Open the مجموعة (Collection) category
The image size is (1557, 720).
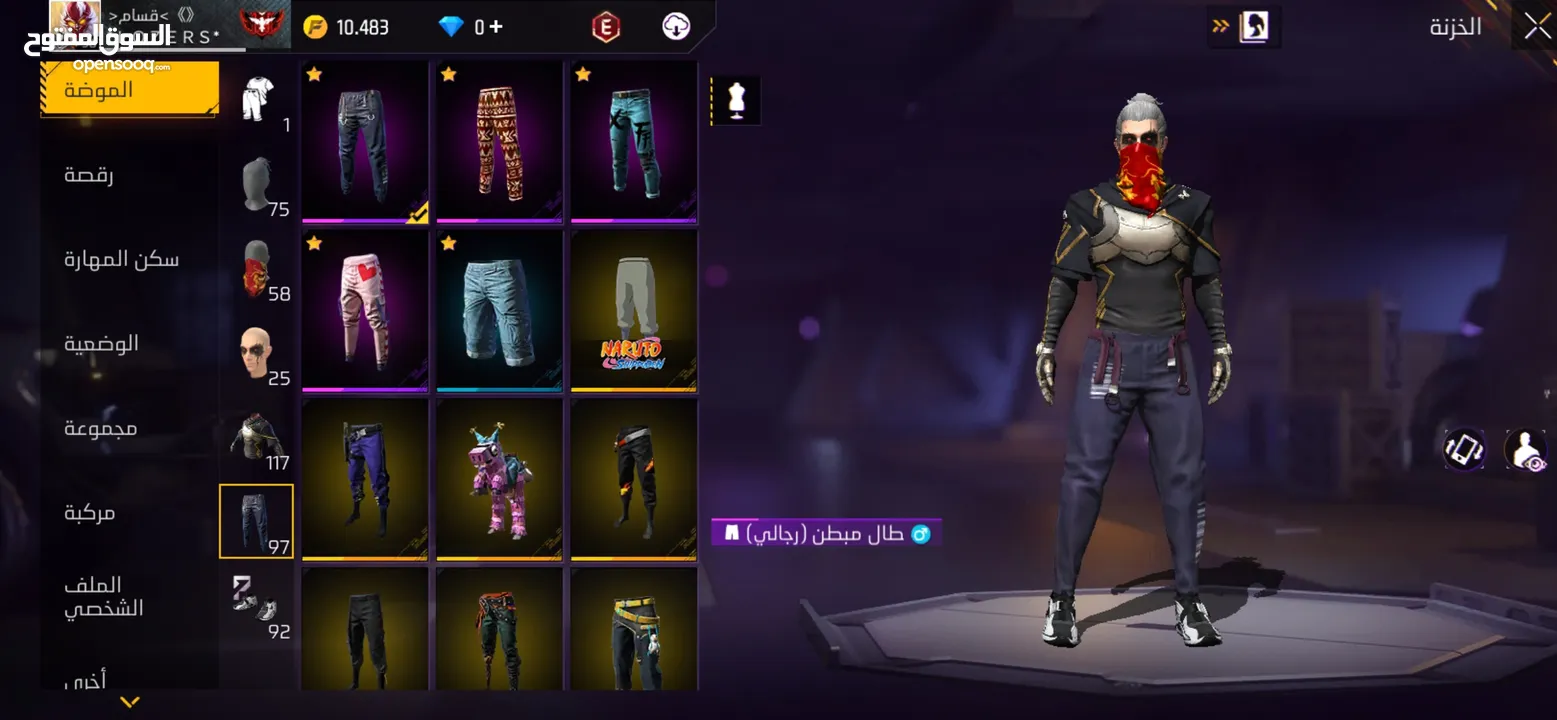100,428
